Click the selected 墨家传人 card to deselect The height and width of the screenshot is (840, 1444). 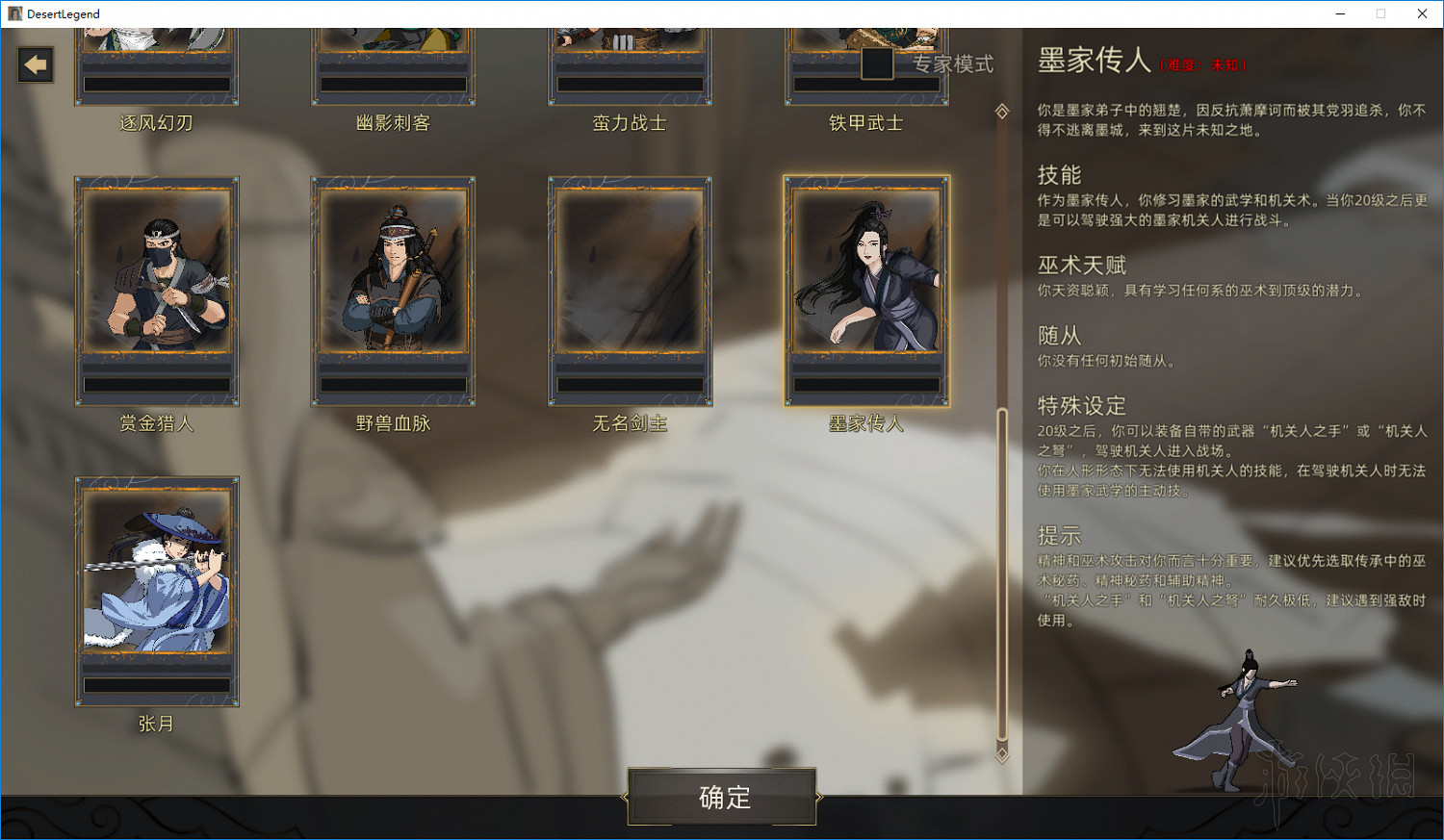click(x=864, y=291)
